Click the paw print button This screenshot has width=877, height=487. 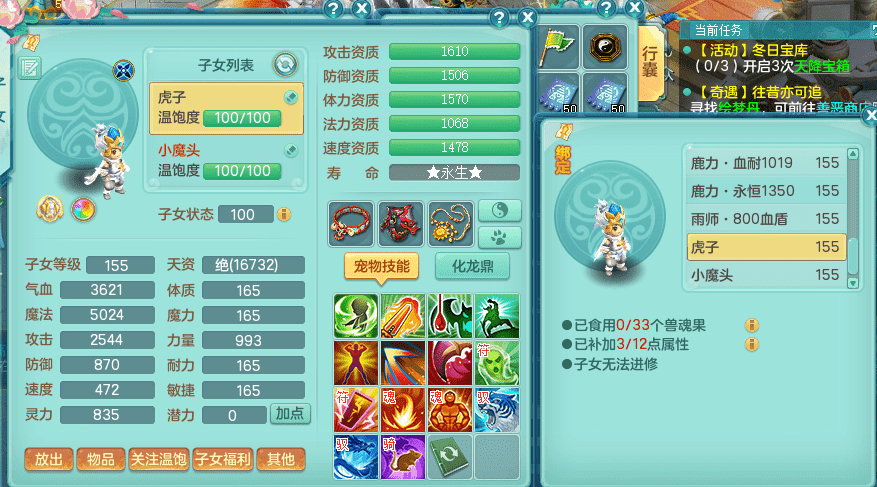pyautogui.click(x=500, y=238)
